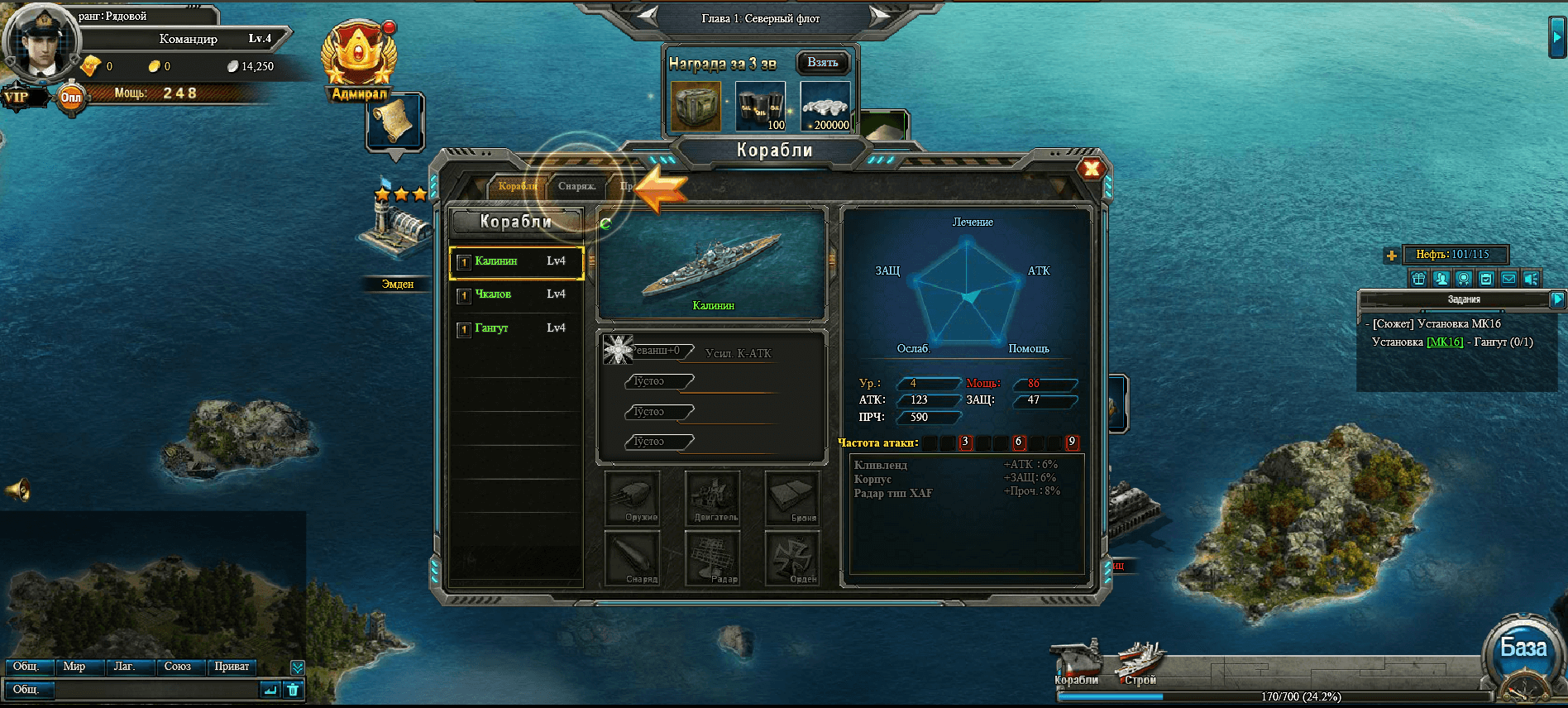Switch to the Снаряж. equipment tab
The height and width of the screenshot is (708, 1568).
pyautogui.click(x=576, y=186)
